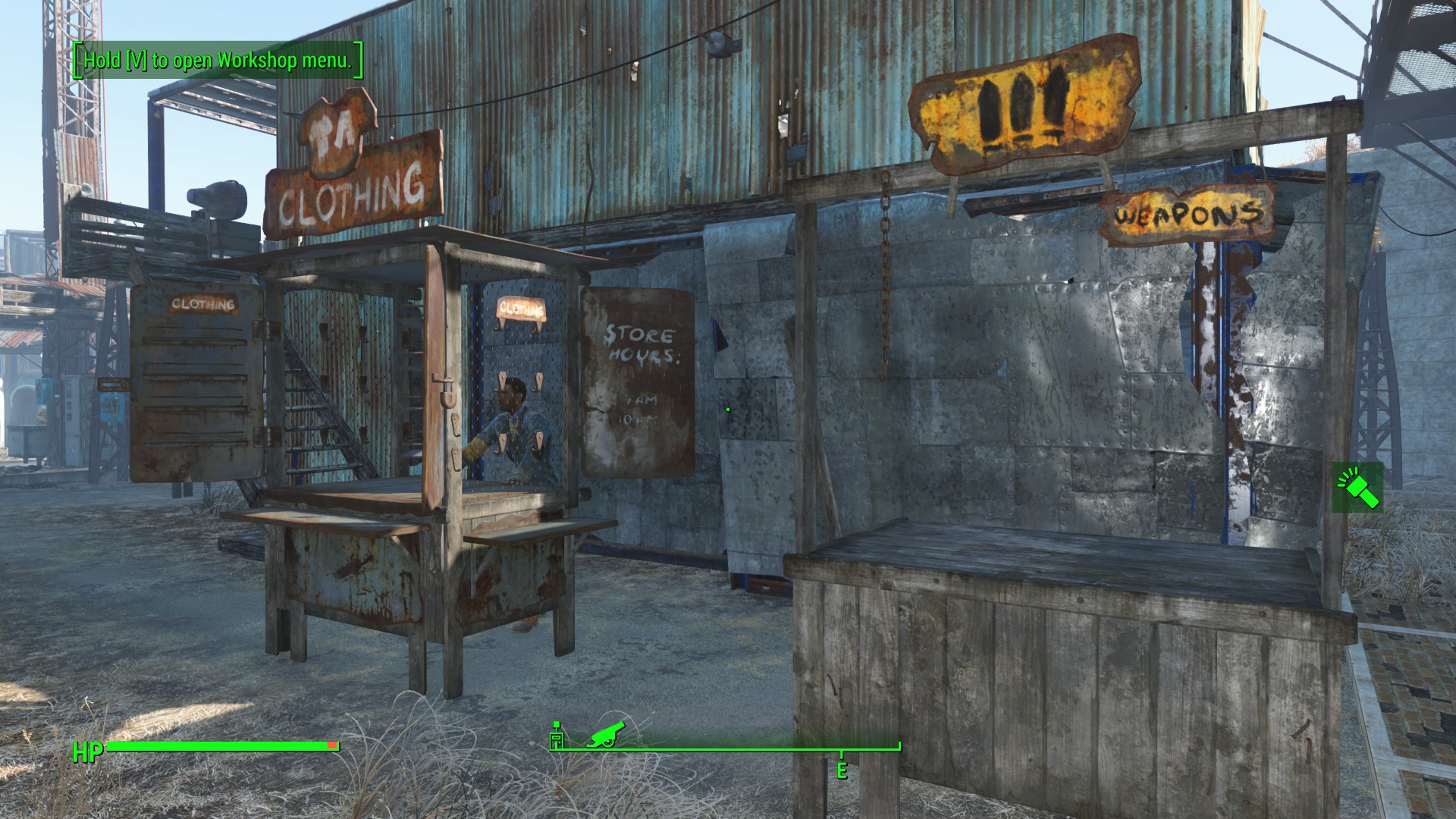Screen dimensions: 1456x819
Task: Click the East marker on the compass
Action: [841, 770]
